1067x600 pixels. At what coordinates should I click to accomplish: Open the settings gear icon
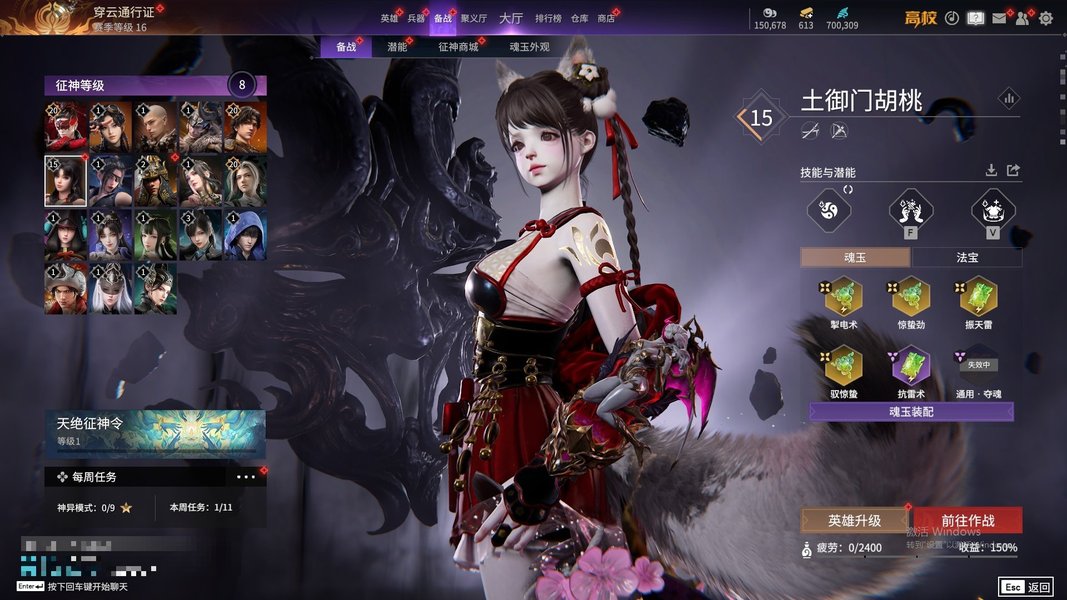(1046, 18)
